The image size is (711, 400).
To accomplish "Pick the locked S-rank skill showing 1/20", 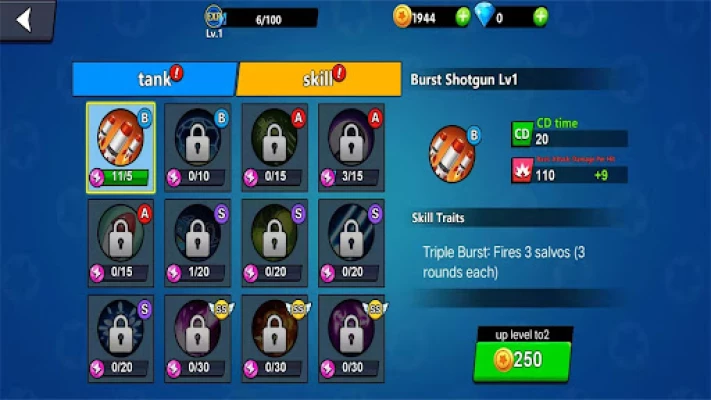I will [197, 241].
